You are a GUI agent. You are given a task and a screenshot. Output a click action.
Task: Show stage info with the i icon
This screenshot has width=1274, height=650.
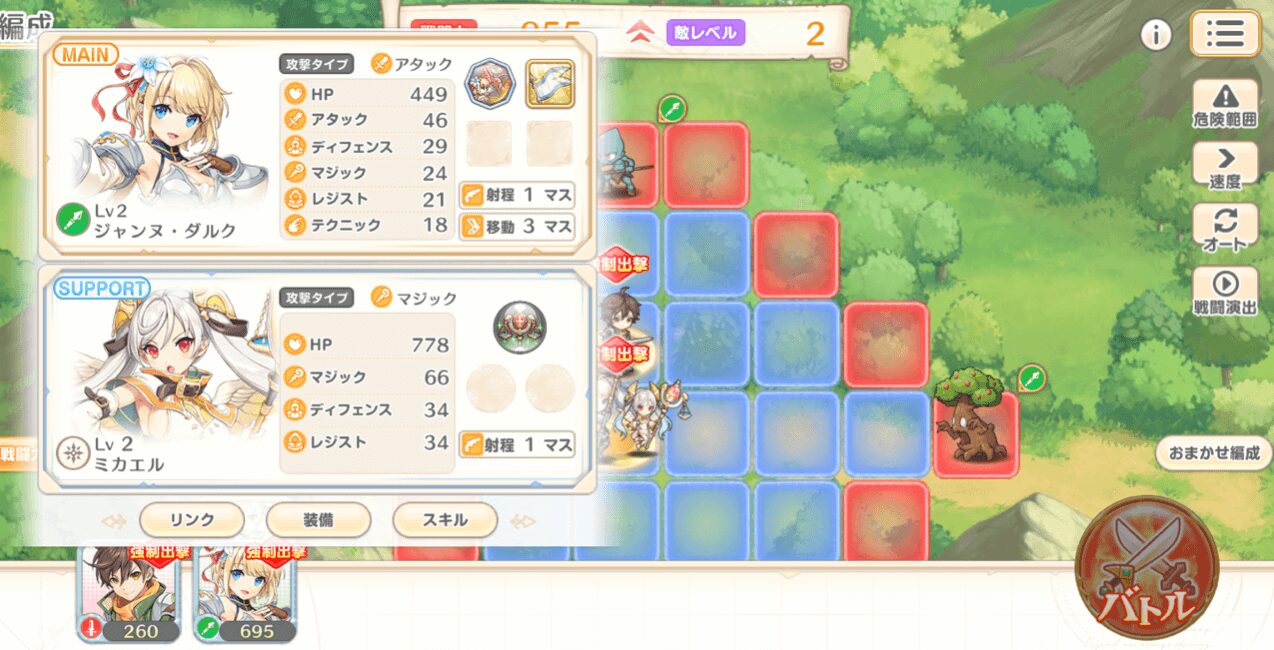click(x=1156, y=35)
